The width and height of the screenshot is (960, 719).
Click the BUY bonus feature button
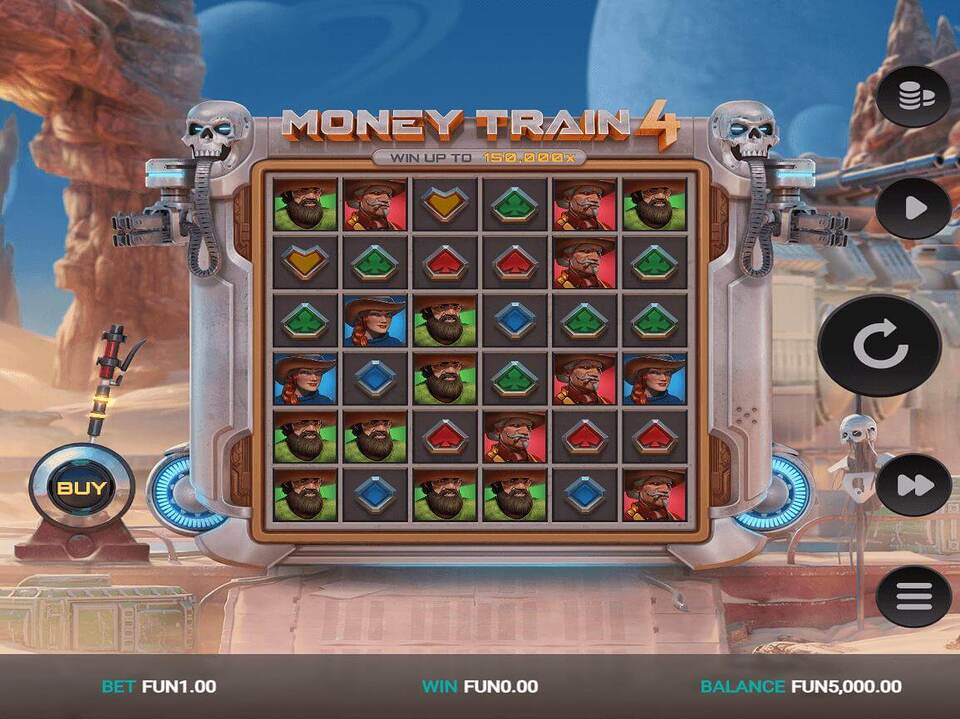[81, 489]
